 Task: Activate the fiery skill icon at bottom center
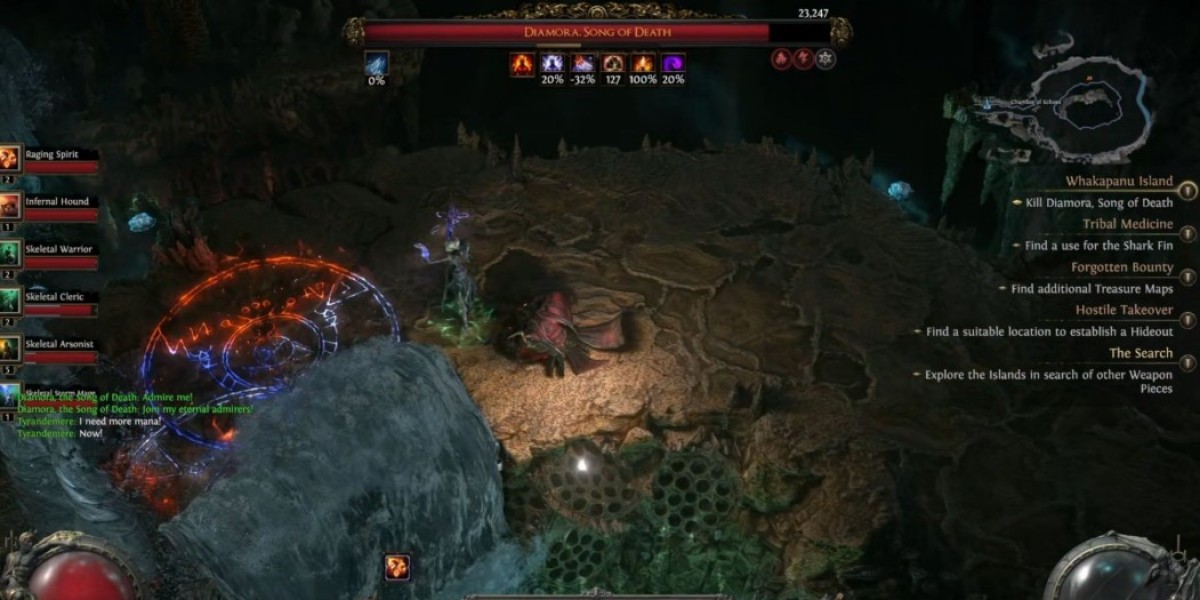click(x=397, y=567)
